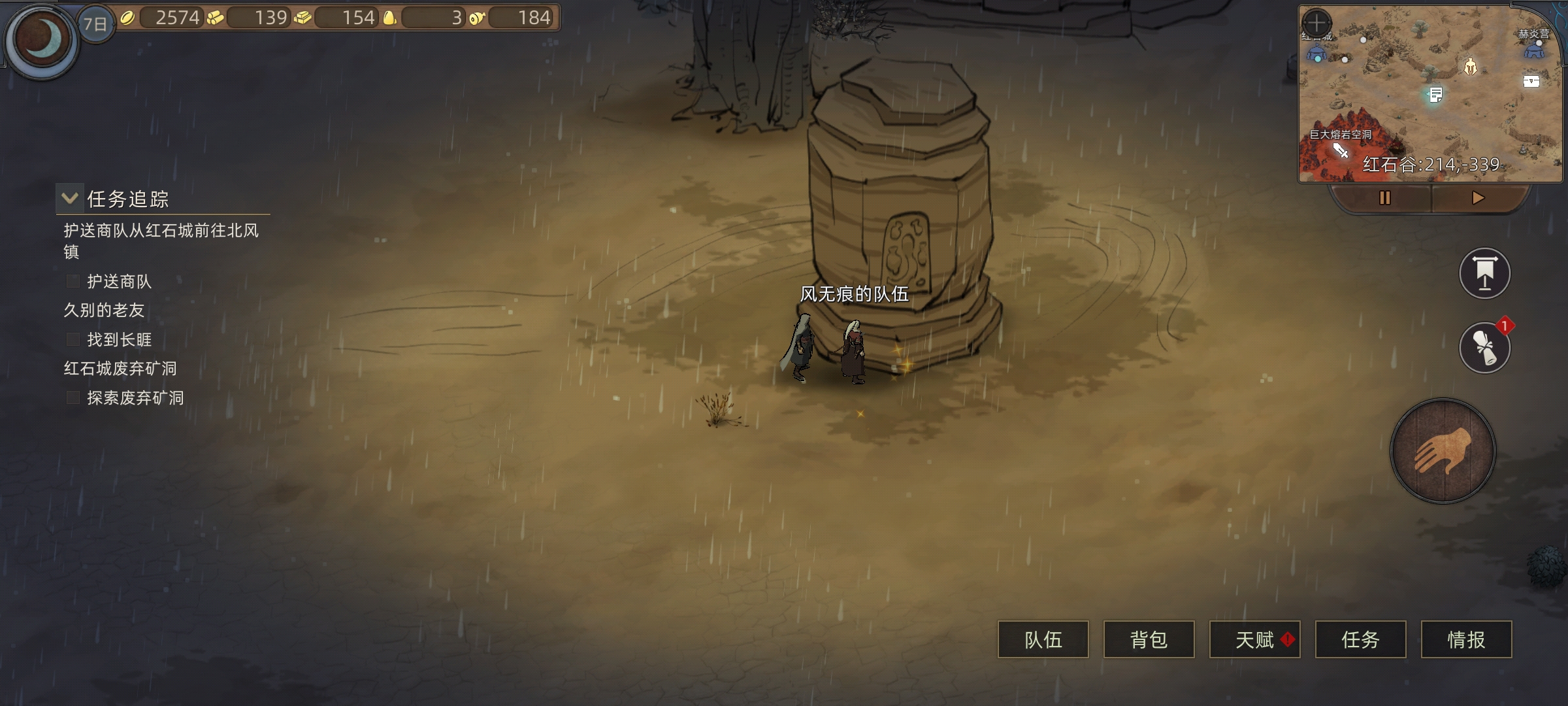Resume time with the play button
1568x706 pixels.
tap(1478, 198)
